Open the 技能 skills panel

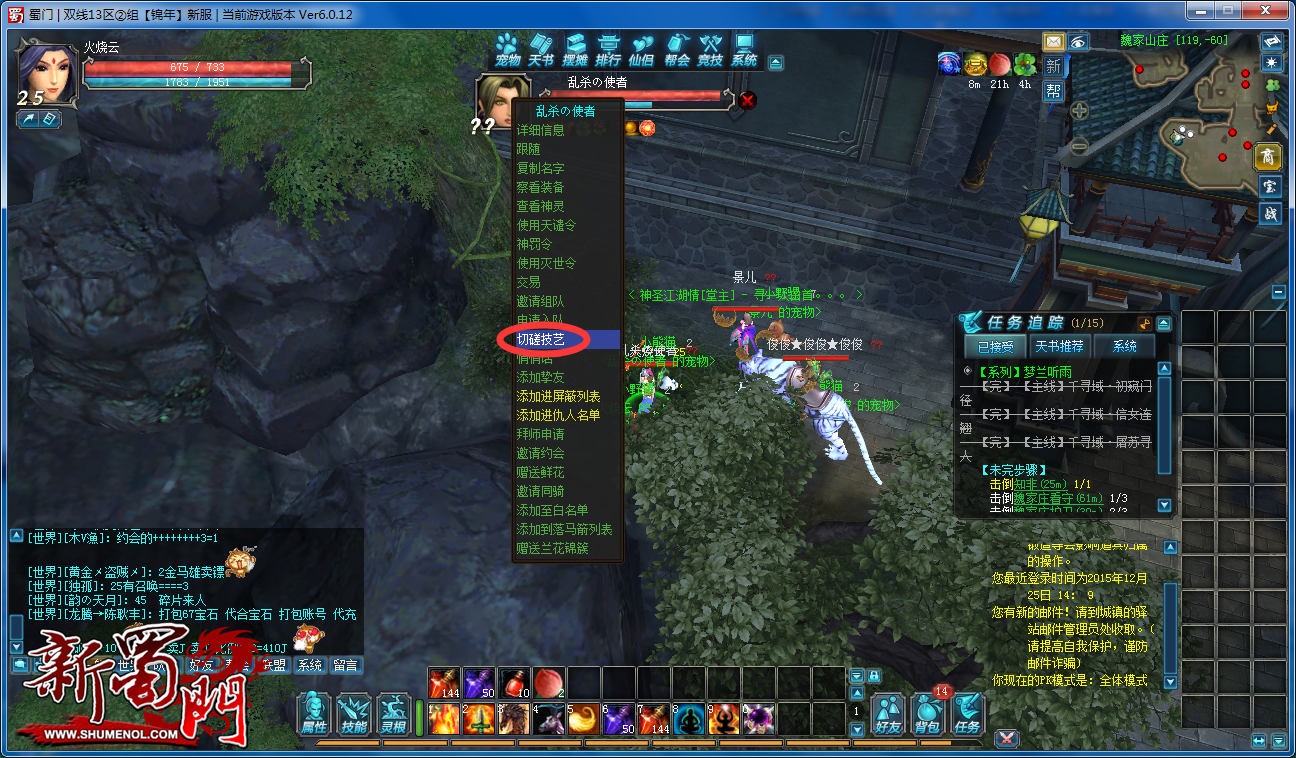pyautogui.click(x=354, y=714)
